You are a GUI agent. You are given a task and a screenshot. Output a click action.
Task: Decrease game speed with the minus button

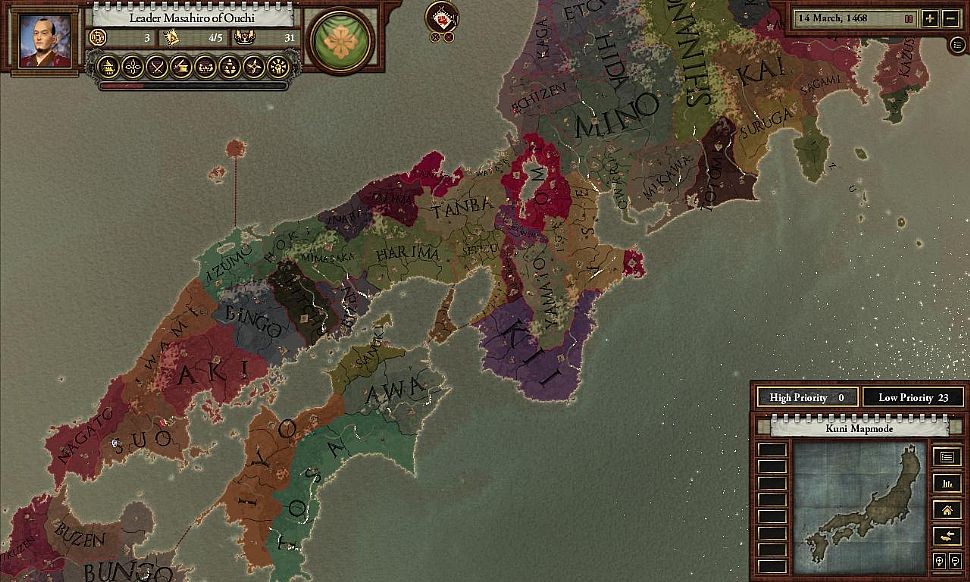tap(950, 18)
